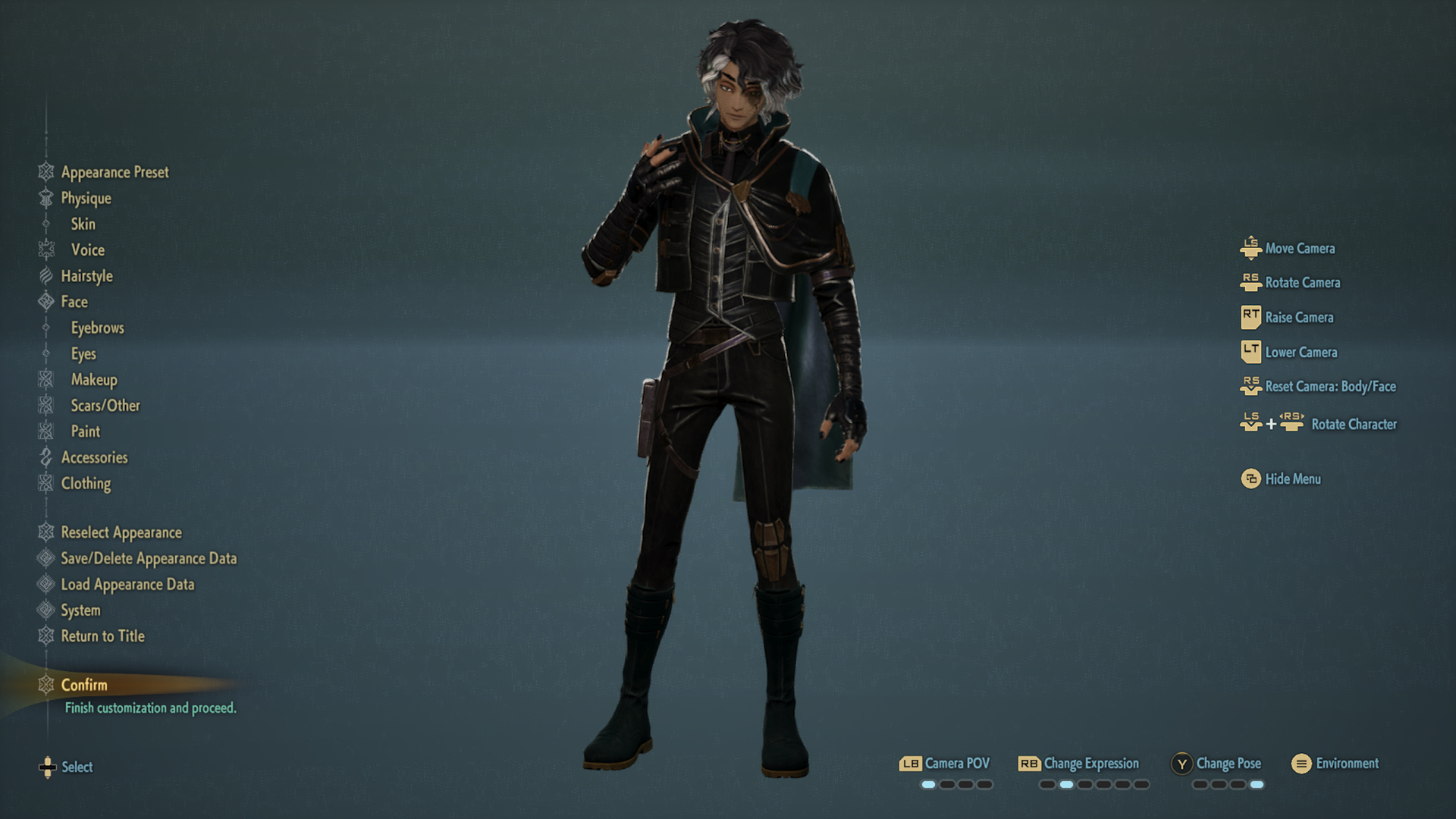
Task: Select the Paint entry
Action: pos(86,431)
